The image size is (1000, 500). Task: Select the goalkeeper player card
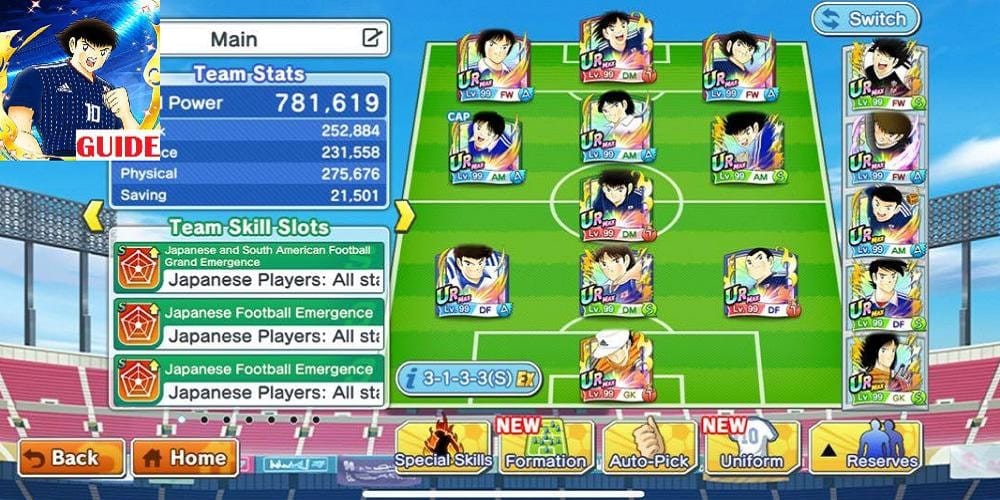coord(617,367)
